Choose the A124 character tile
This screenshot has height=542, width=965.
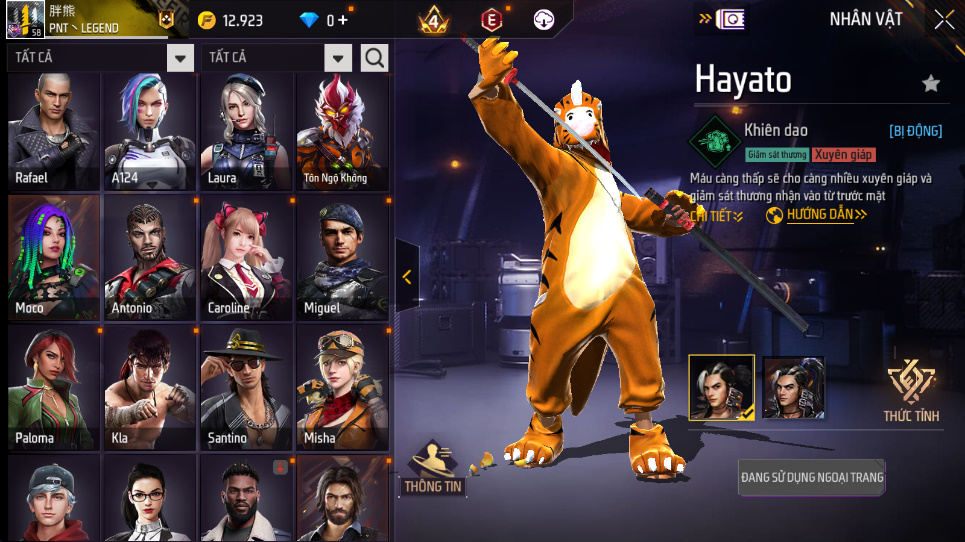click(150, 131)
